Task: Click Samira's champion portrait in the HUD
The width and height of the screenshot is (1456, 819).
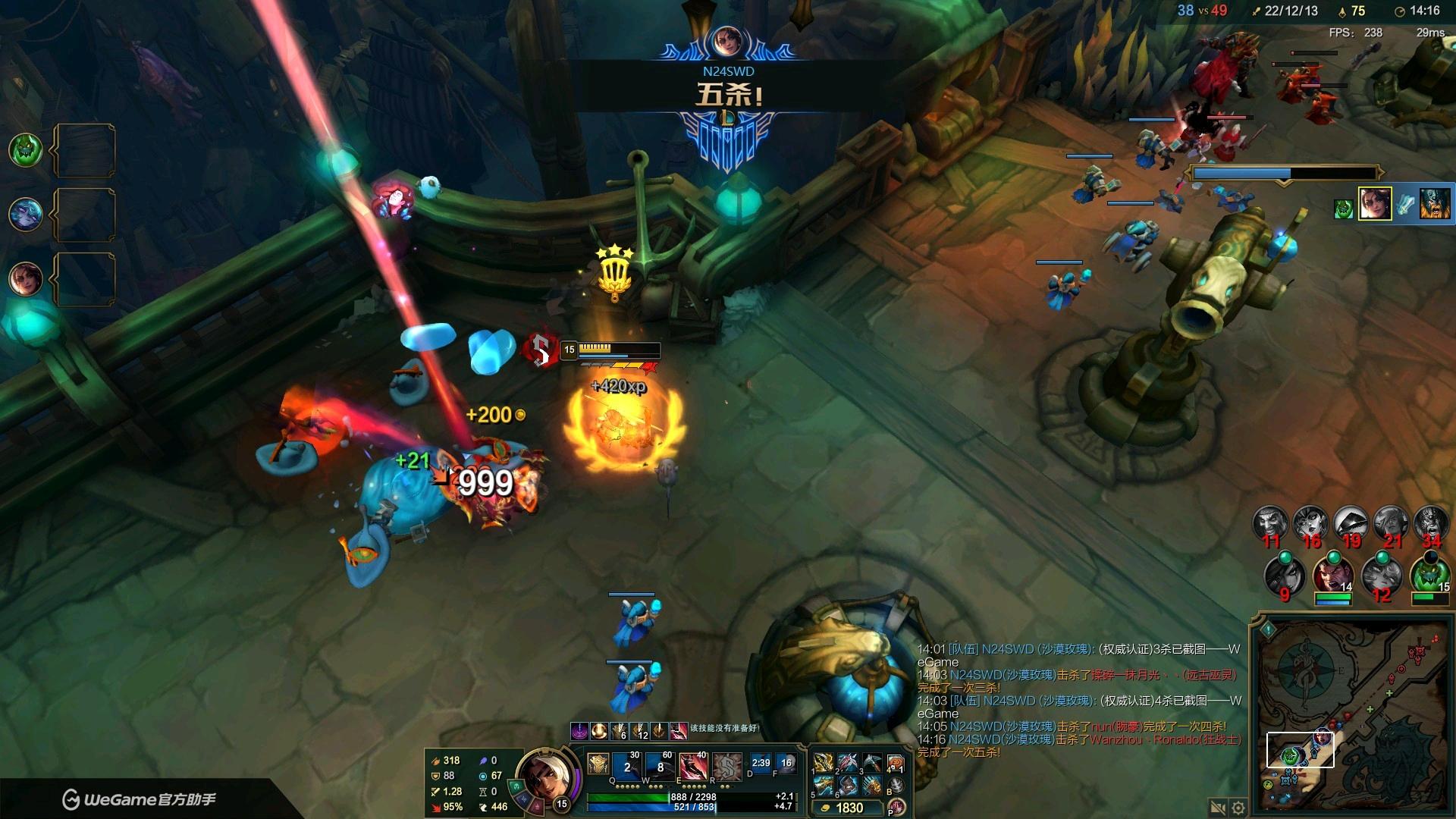Action: coord(544,775)
